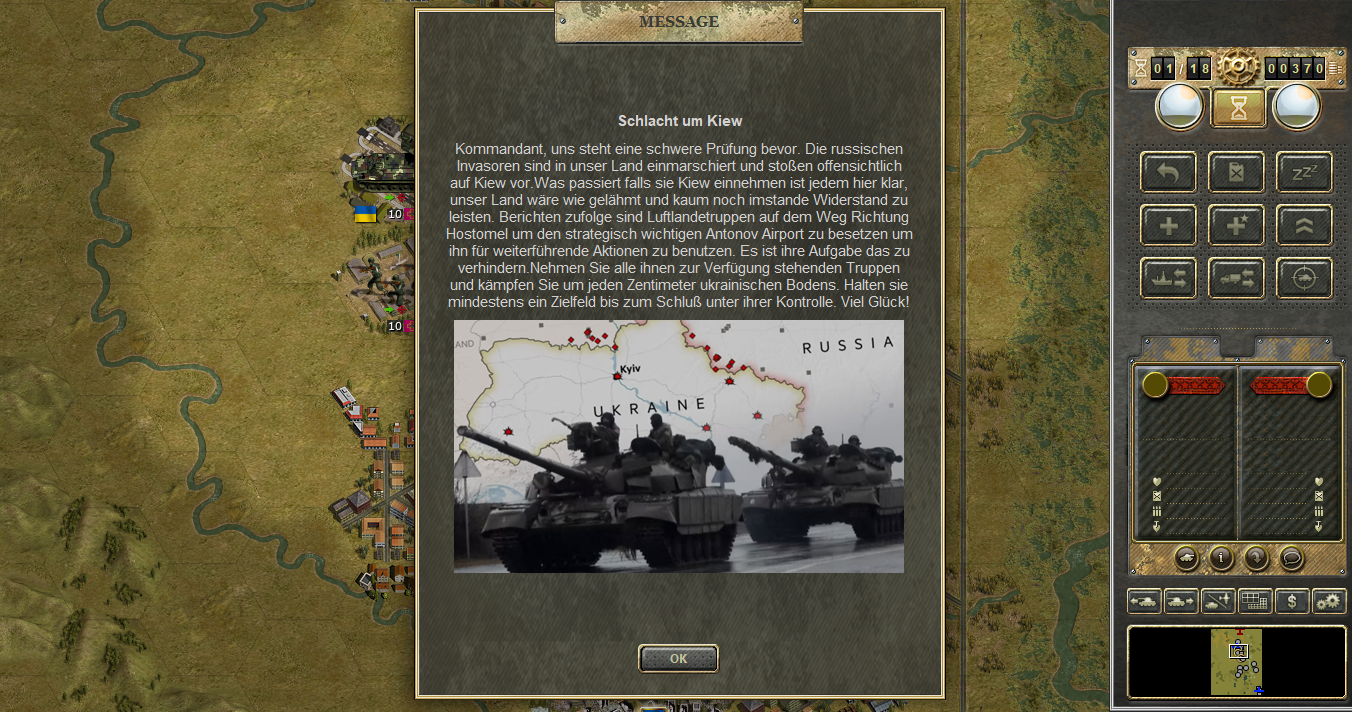Click the tank crosshair button
The image size is (1352, 712).
1304,278
